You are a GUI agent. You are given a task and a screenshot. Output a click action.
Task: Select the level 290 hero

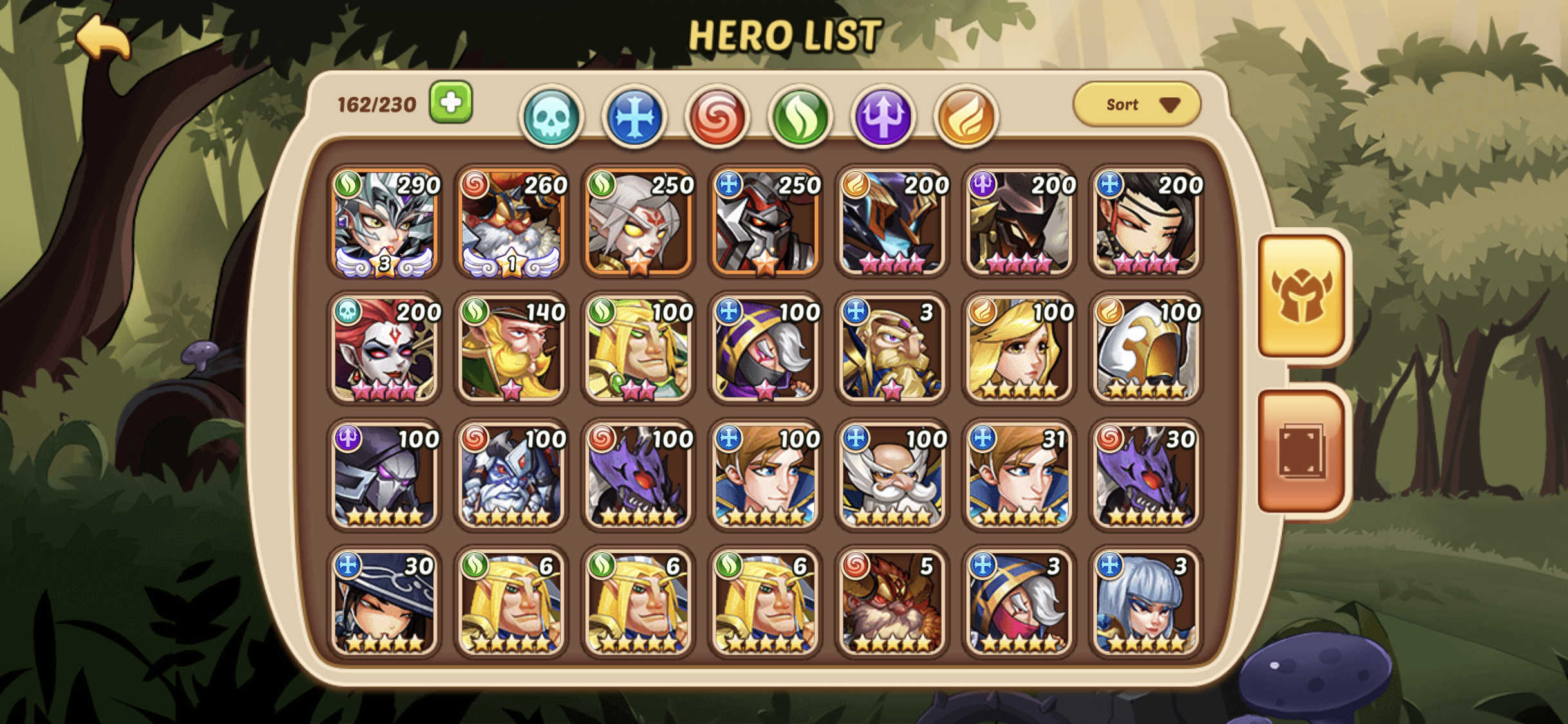pyautogui.click(x=385, y=223)
